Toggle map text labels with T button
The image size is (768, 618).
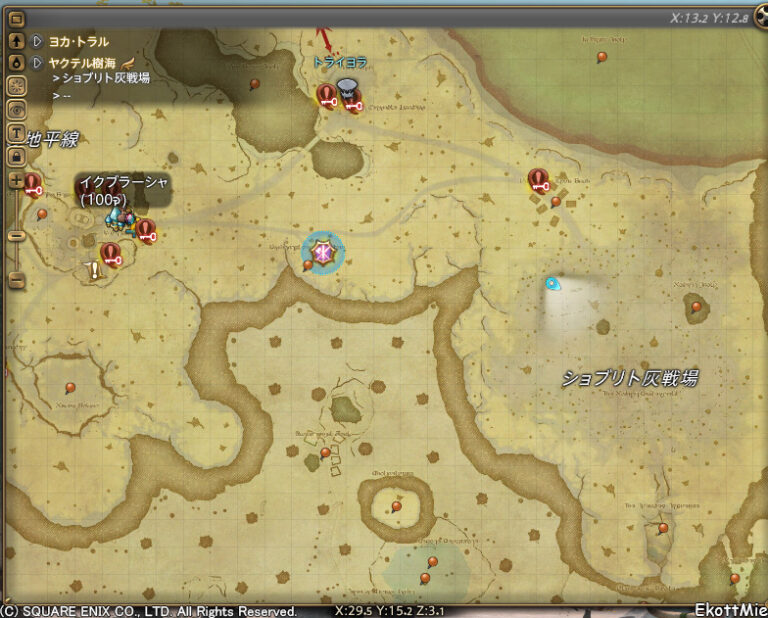(x=16, y=132)
